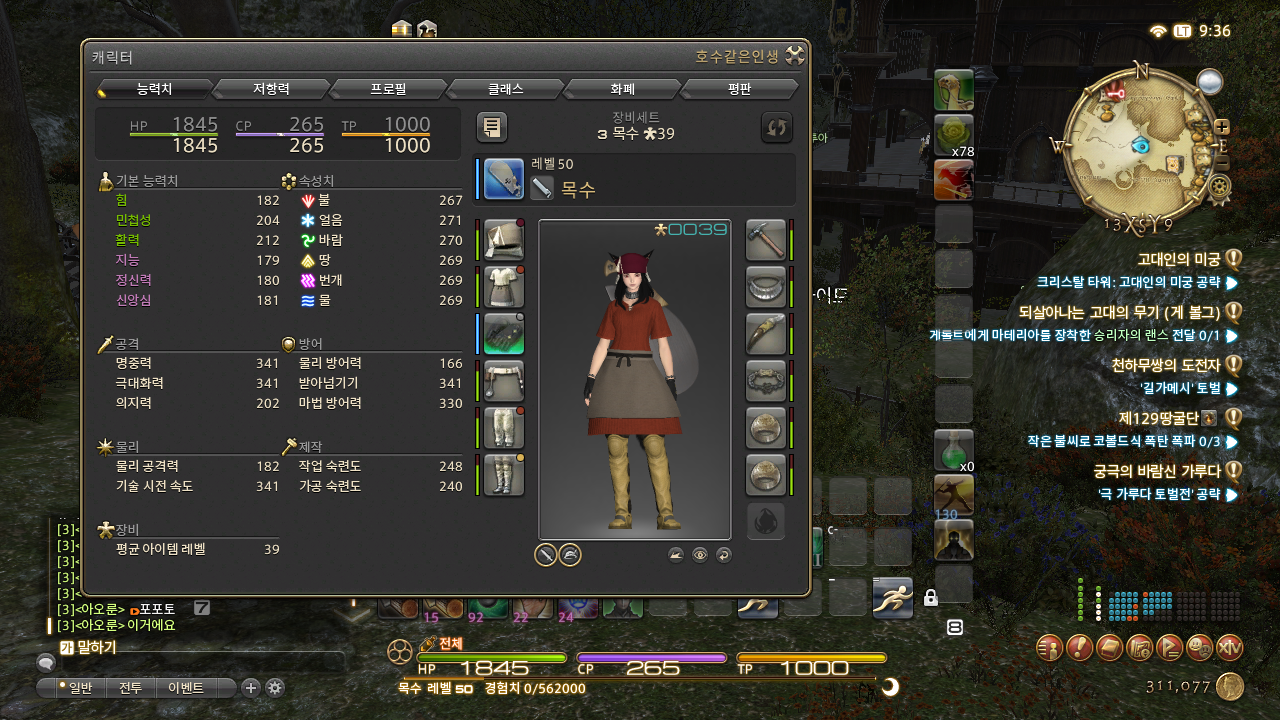Switch to the 평판 tab
The image size is (1280, 720).
click(739, 89)
